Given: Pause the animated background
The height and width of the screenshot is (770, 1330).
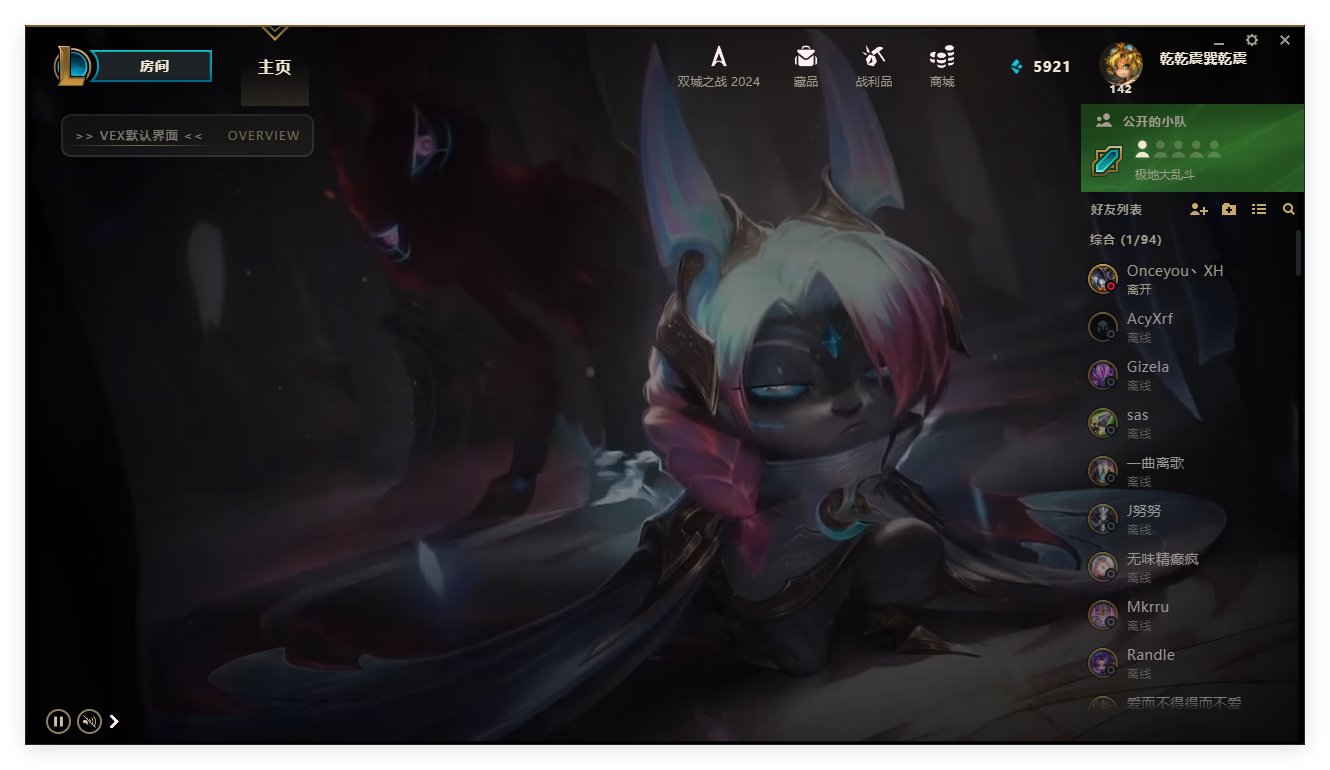Looking at the screenshot, I should (x=58, y=721).
